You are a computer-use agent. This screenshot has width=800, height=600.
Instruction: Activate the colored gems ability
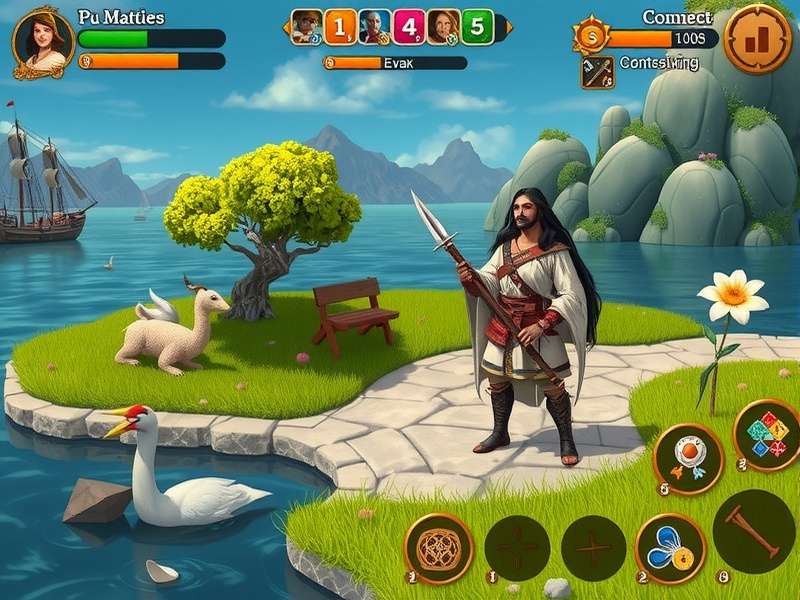[768, 435]
